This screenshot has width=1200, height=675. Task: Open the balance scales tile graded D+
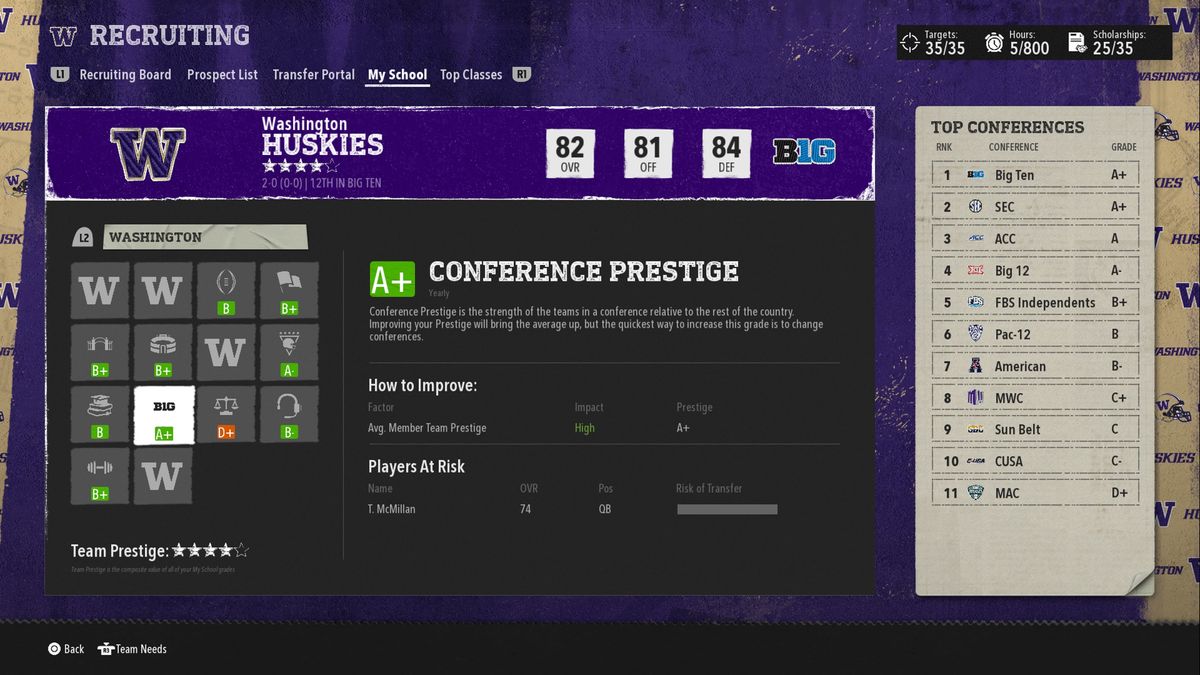(x=226, y=415)
